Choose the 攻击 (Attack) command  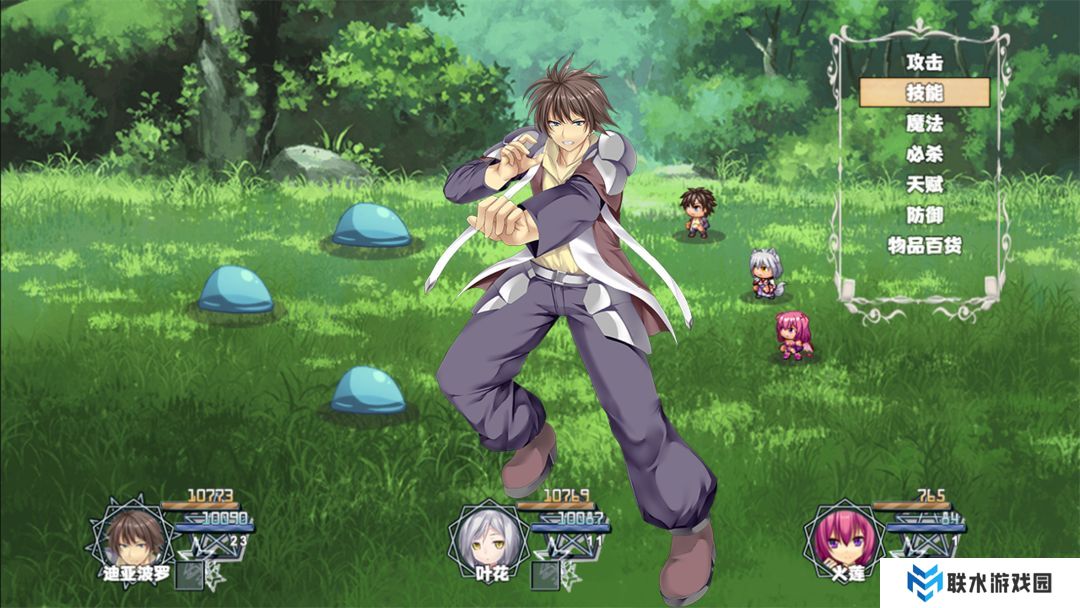924,62
